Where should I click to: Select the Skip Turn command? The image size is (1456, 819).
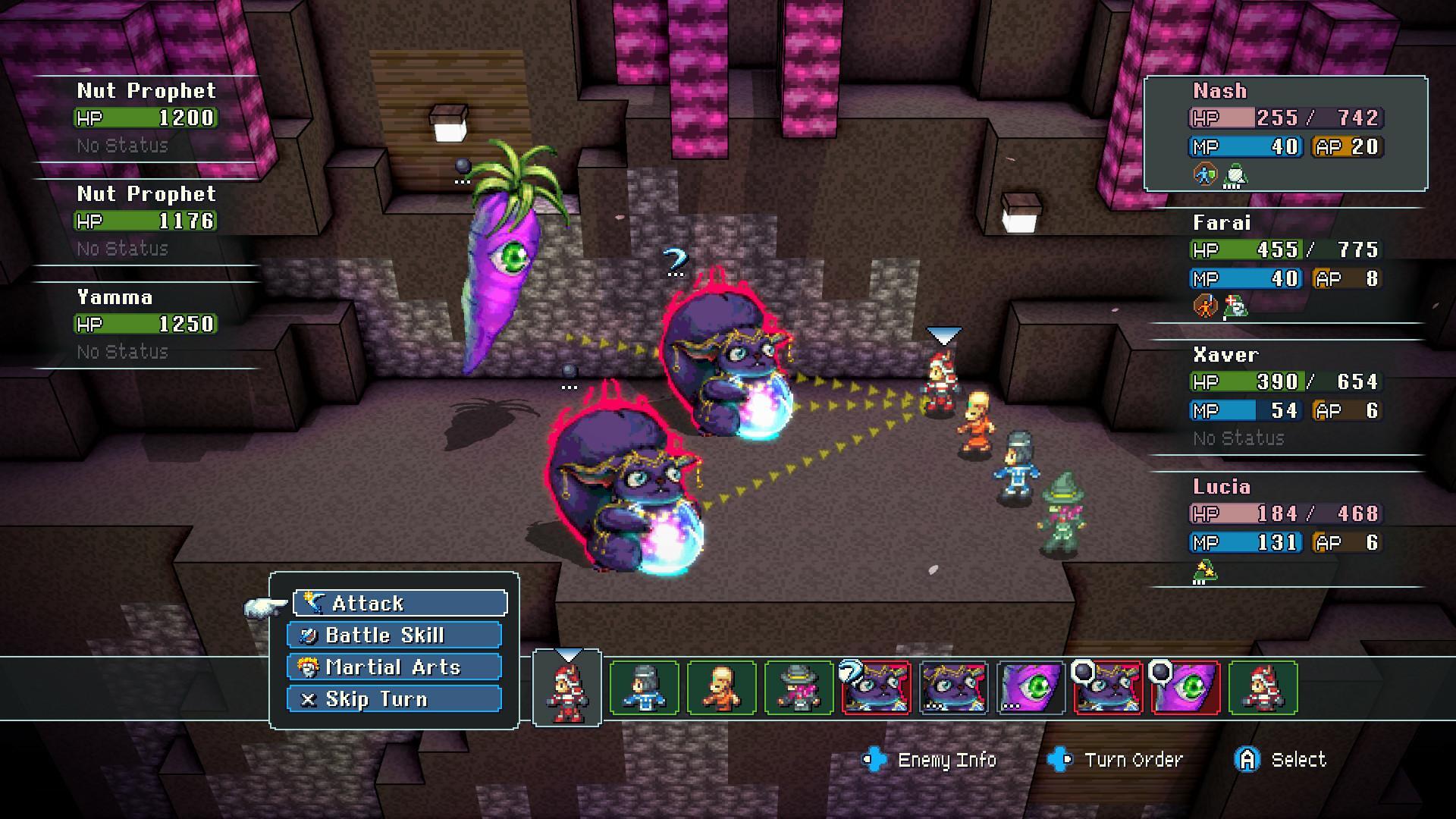[377, 698]
